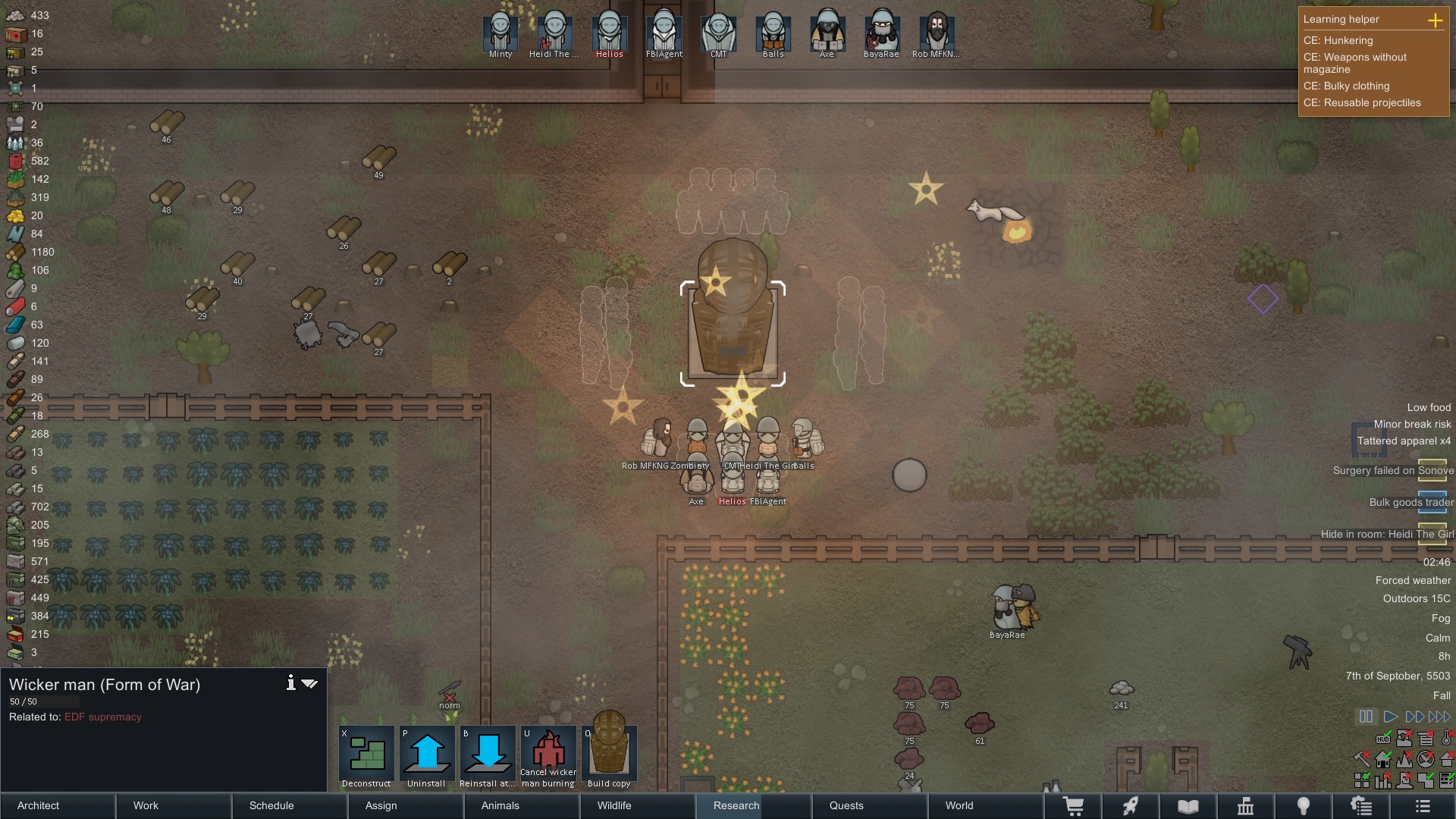Select colonist Helios from the colonist bar
This screenshot has width=1456, height=819.
(609, 32)
